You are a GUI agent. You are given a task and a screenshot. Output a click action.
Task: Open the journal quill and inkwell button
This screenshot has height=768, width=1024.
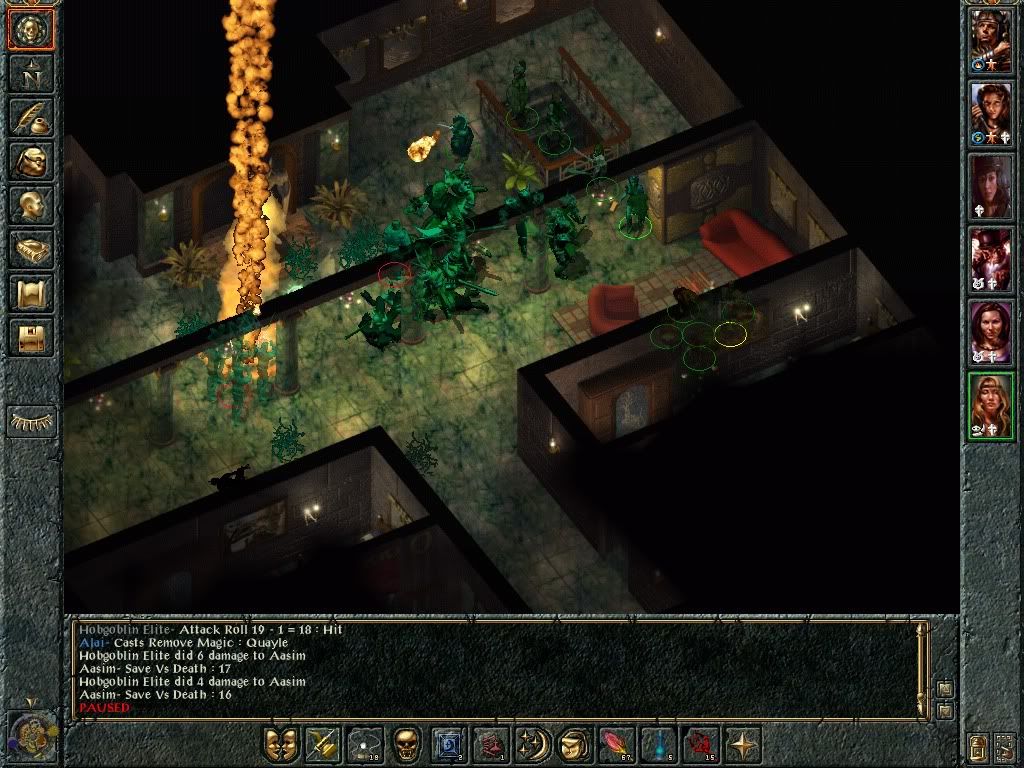[x=31, y=117]
